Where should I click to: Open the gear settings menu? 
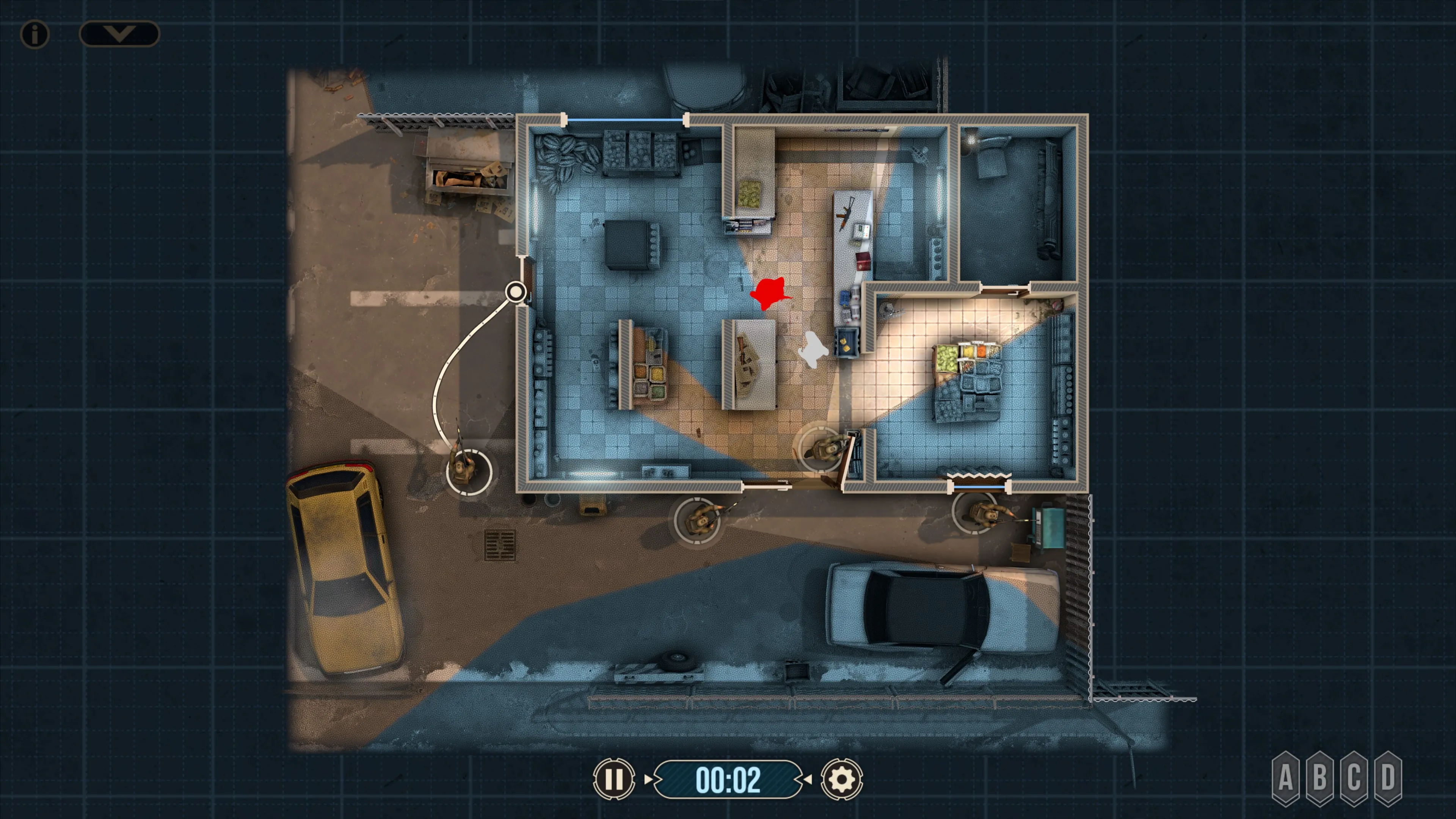click(x=842, y=779)
